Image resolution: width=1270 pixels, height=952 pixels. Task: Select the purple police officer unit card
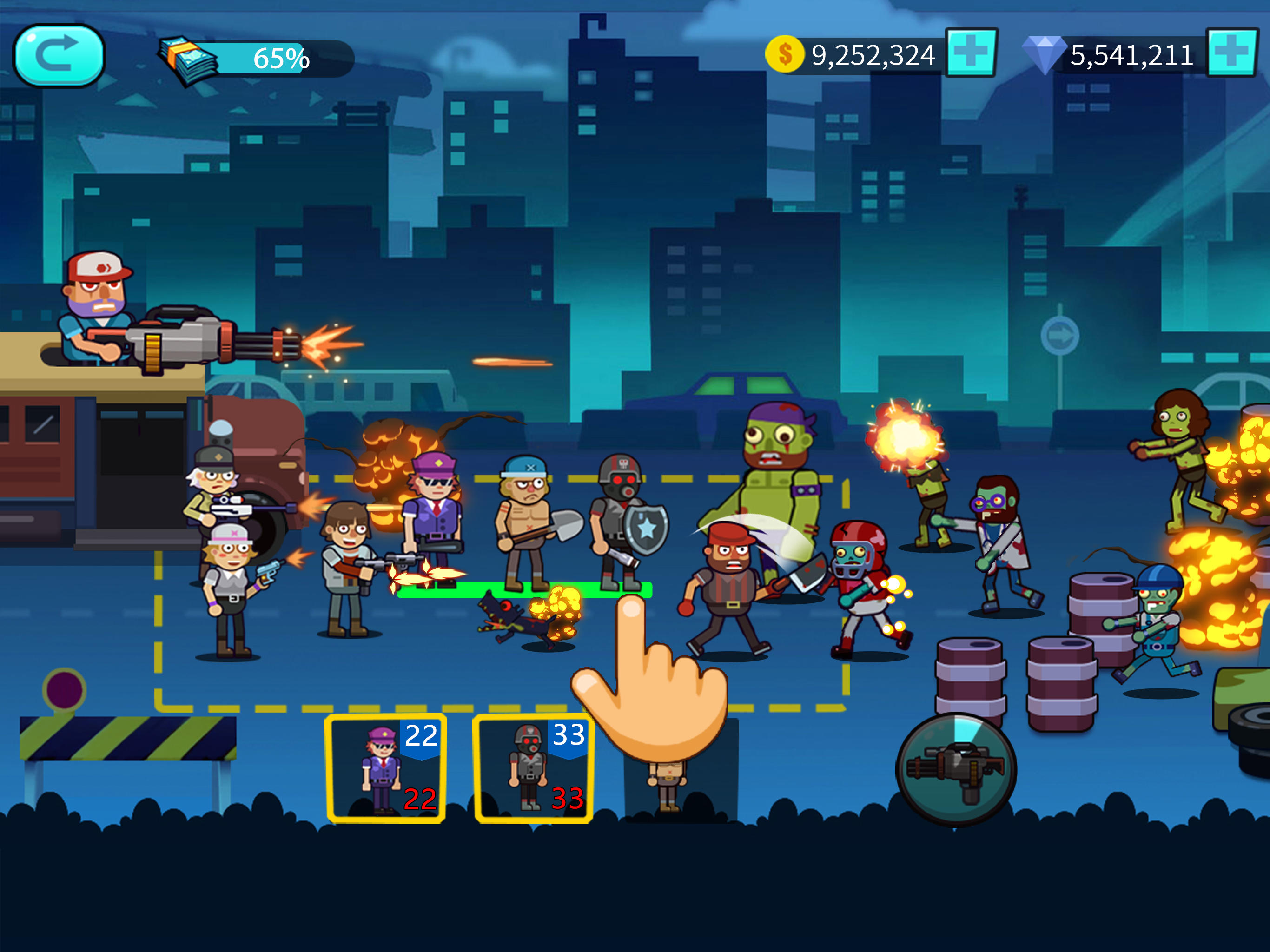(x=386, y=768)
